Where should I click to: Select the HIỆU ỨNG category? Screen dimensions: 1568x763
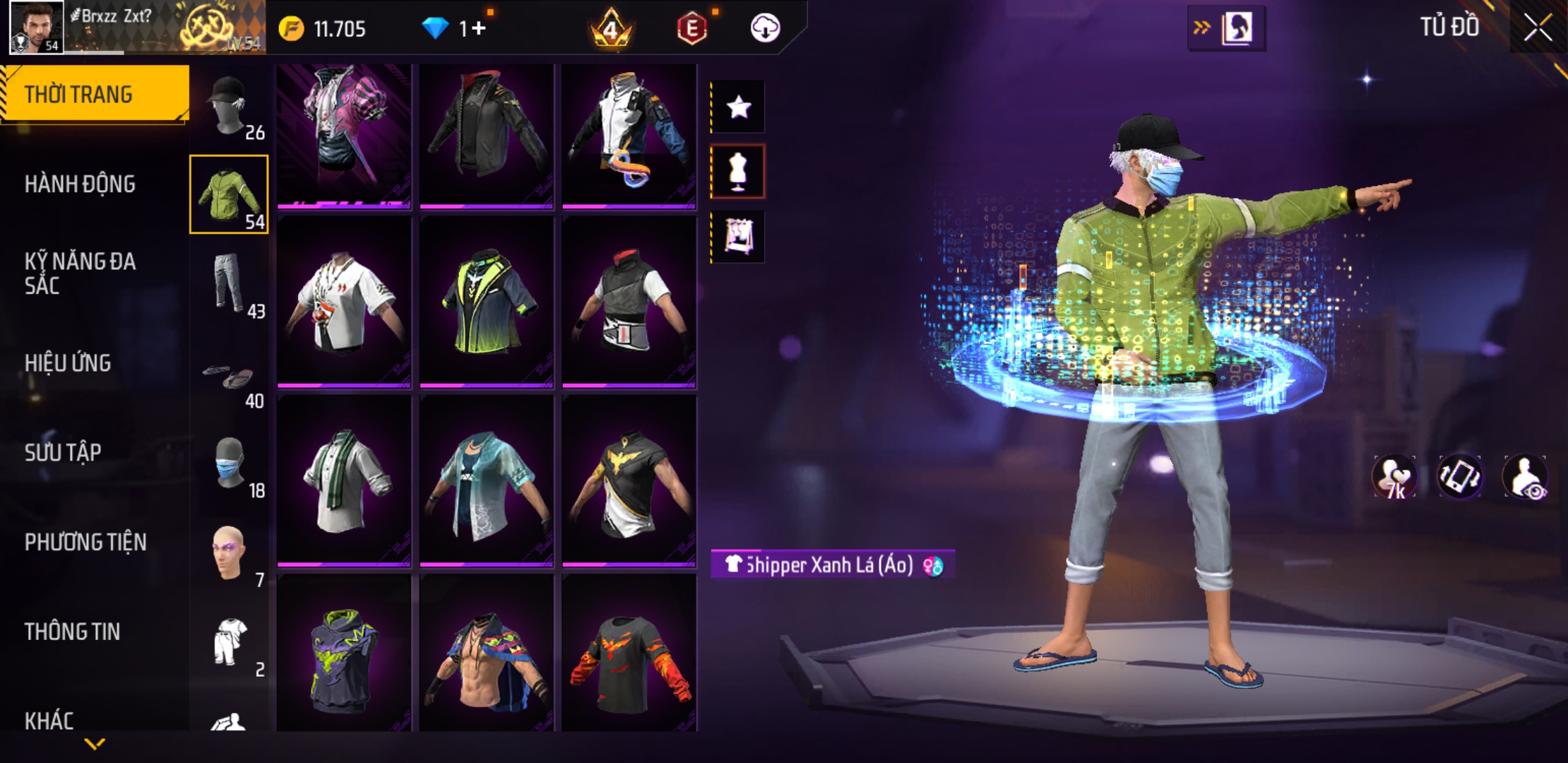tap(68, 363)
